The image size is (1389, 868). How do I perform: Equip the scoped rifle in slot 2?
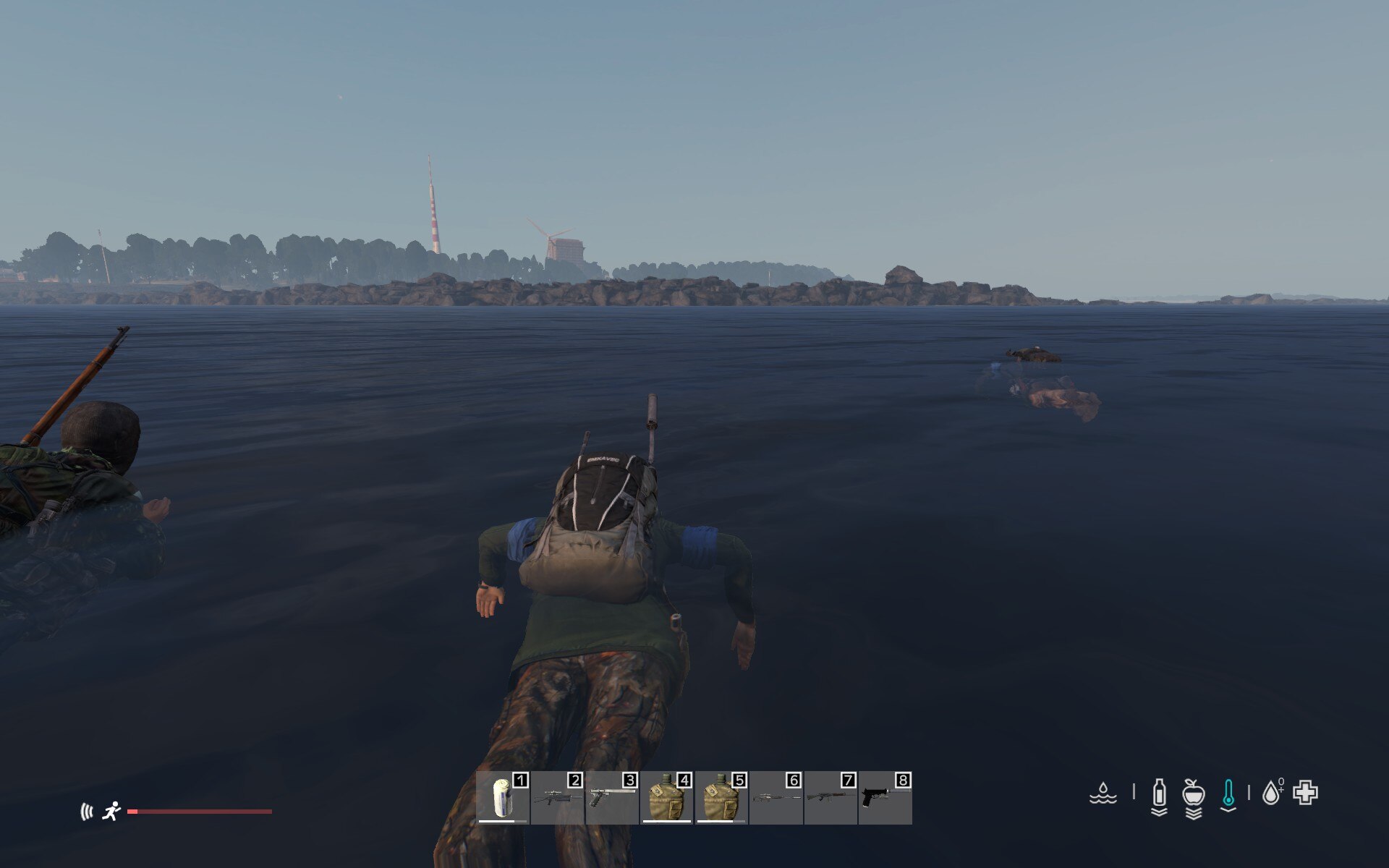557,798
